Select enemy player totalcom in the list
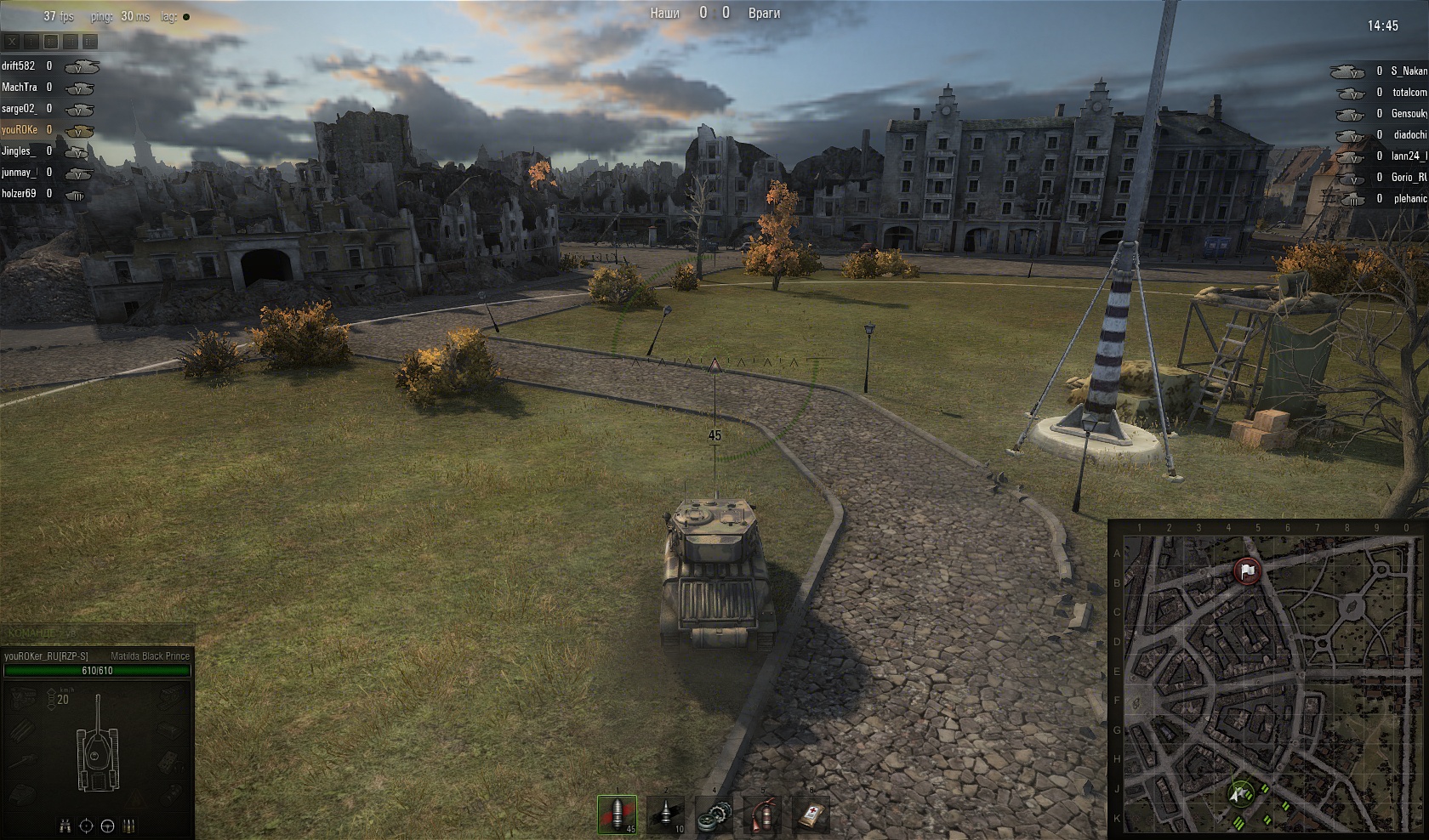Viewport: 1429px width, 840px height. pyautogui.click(x=1409, y=92)
